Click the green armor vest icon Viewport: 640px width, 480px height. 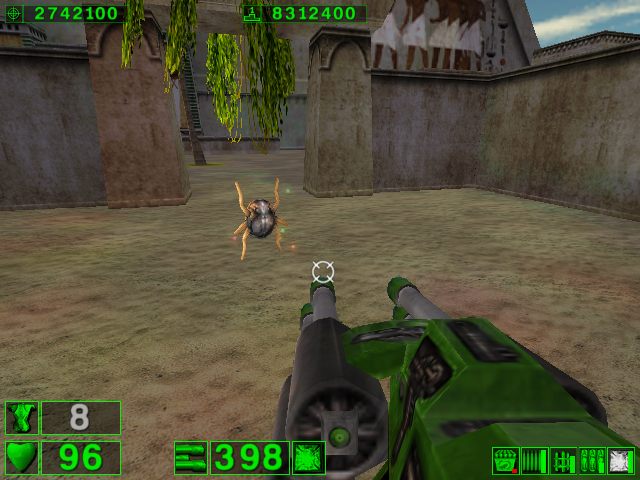pyautogui.click(x=22, y=418)
